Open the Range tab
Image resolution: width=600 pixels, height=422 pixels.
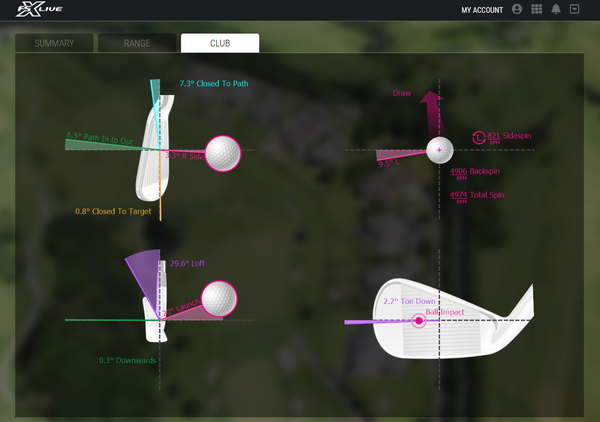tap(137, 44)
